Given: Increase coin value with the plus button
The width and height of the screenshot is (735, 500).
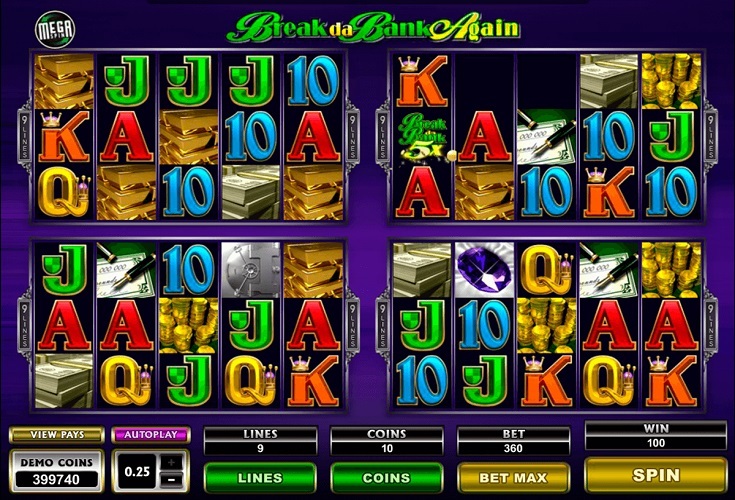Looking at the screenshot, I should [172, 461].
